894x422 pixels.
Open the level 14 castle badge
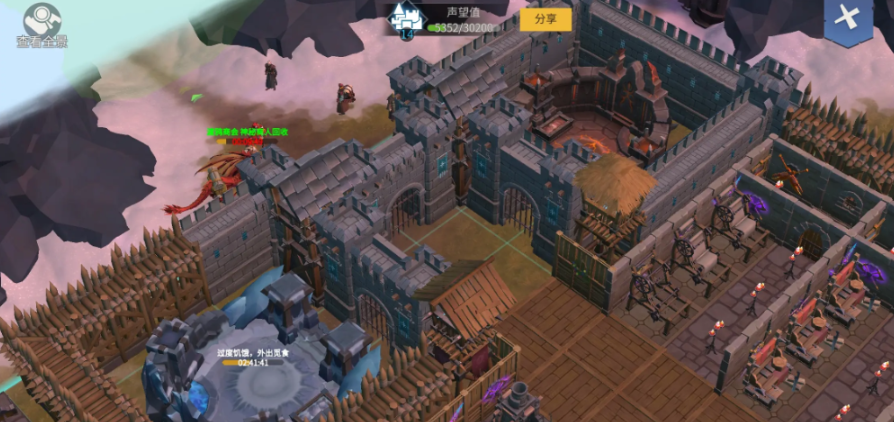point(407,20)
